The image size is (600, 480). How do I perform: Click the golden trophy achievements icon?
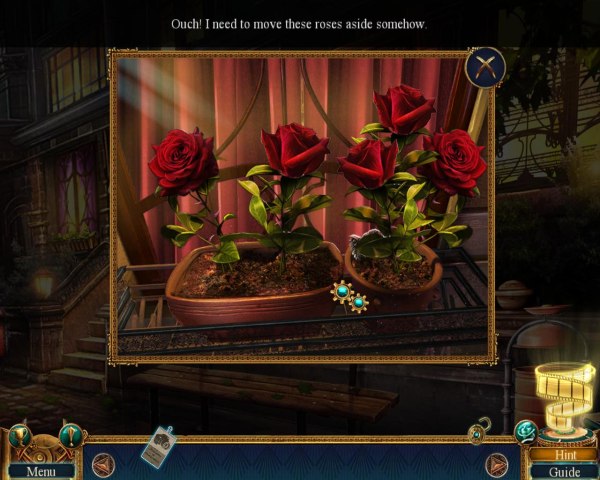pos(19,438)
